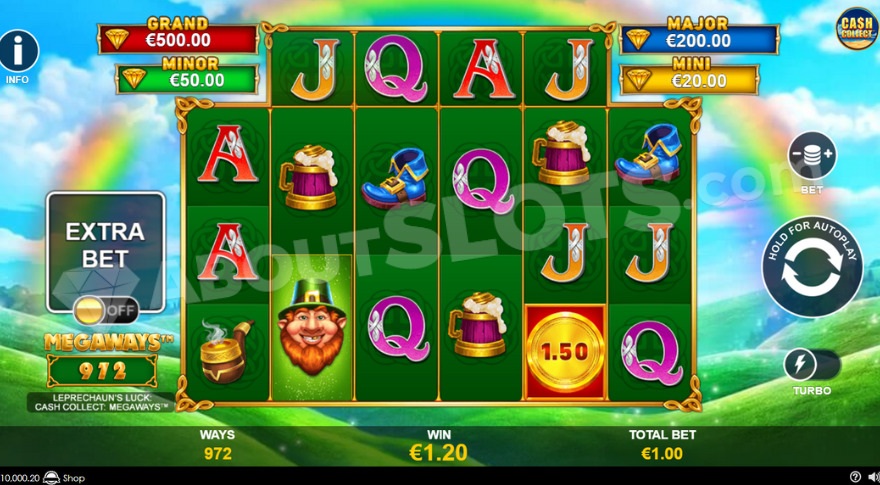Open the Bet adjustment coin button
The height and width of the screenshot is (485, 880).
click(811, 158)
